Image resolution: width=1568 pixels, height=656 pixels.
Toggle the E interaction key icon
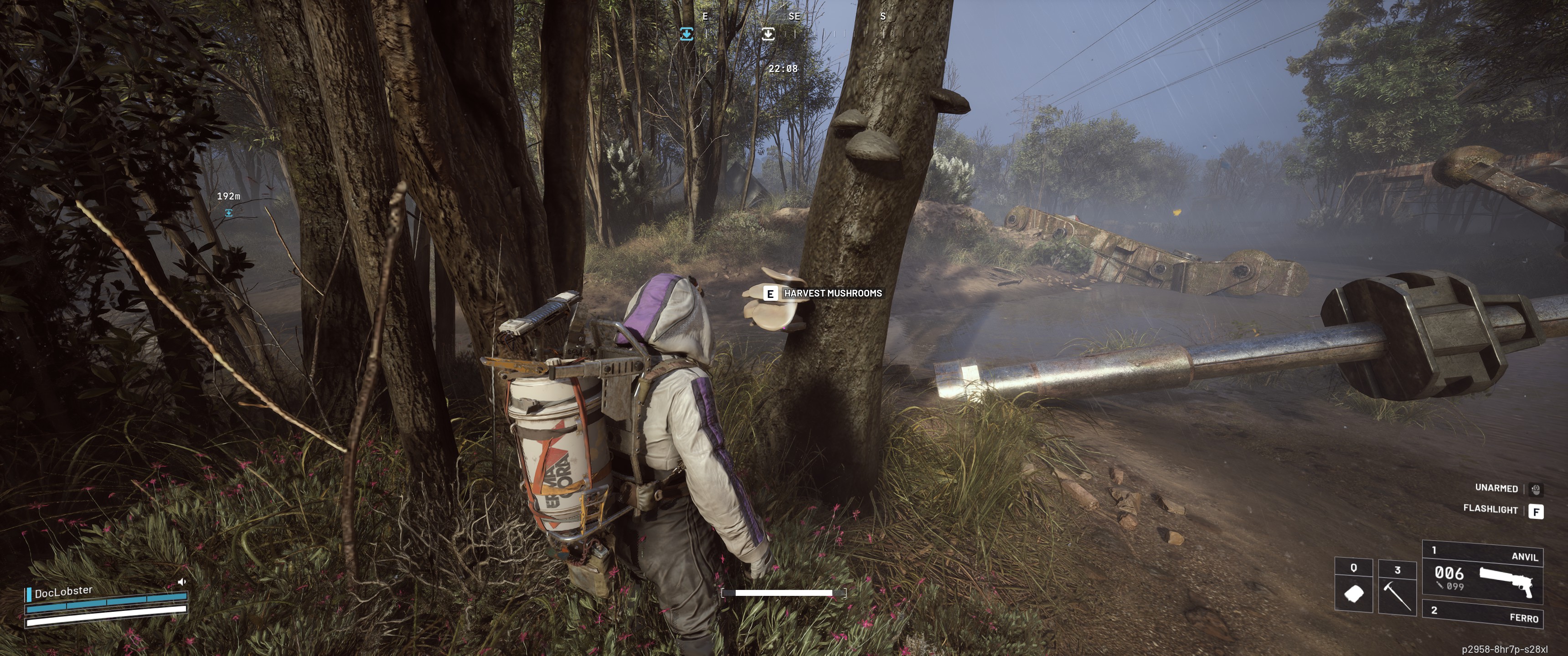point(770,293)
